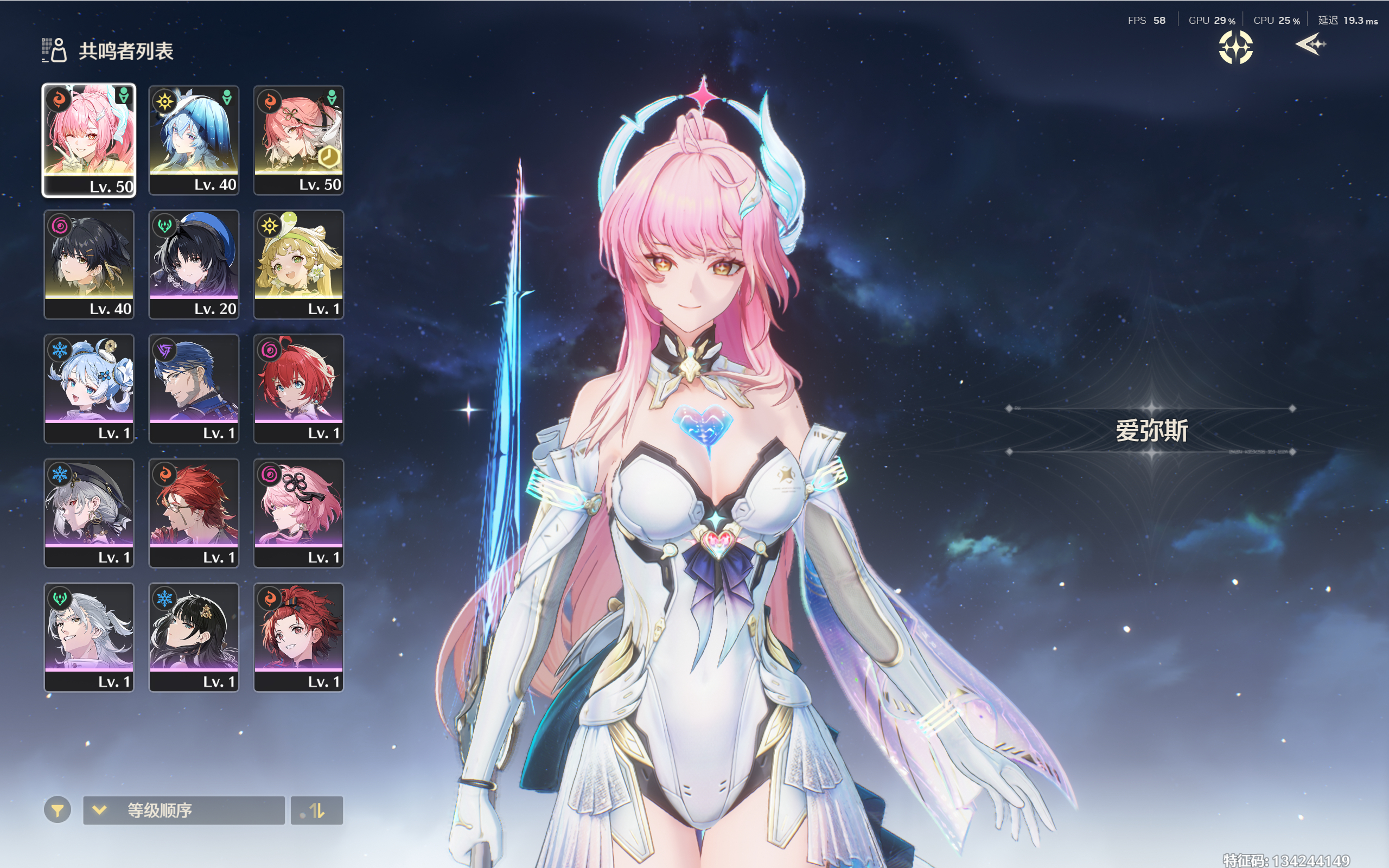Choose the black-haired Glacio woman with flower
This screenshot has height=868, width=1389.
click(x=194, y=637)
